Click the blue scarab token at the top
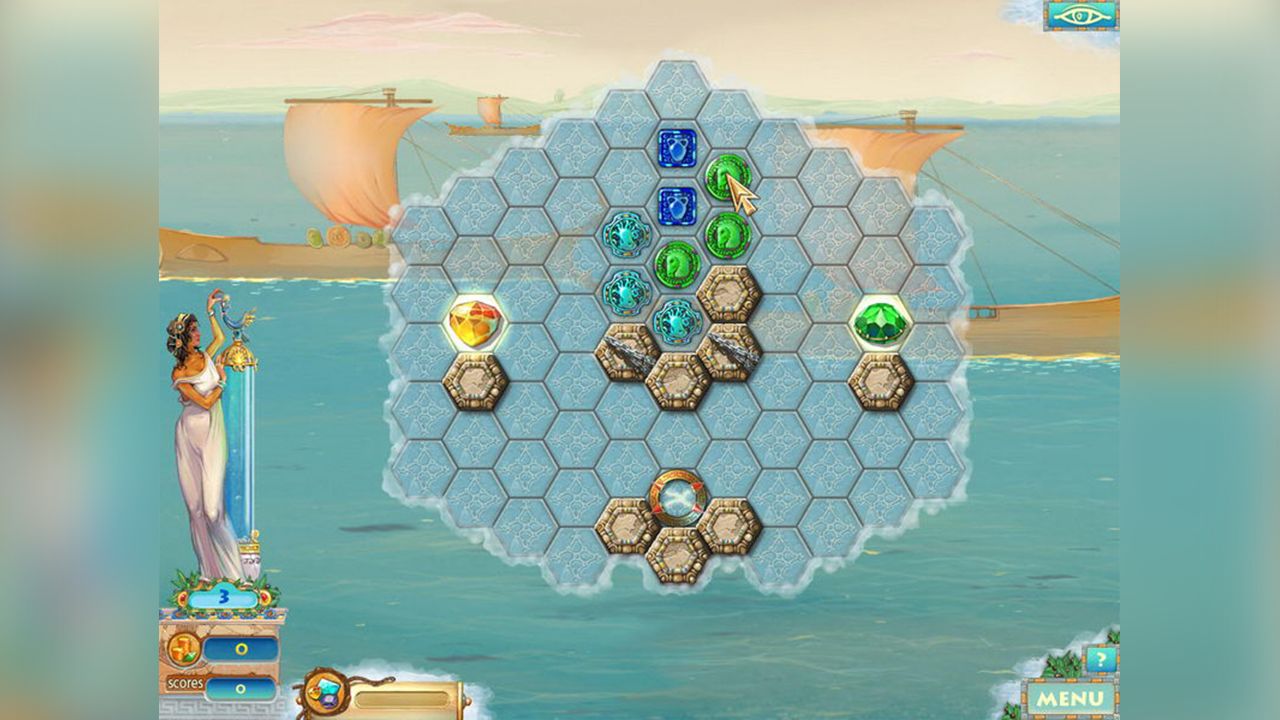This screenshot has height=720, width=1280. (678, 148)
